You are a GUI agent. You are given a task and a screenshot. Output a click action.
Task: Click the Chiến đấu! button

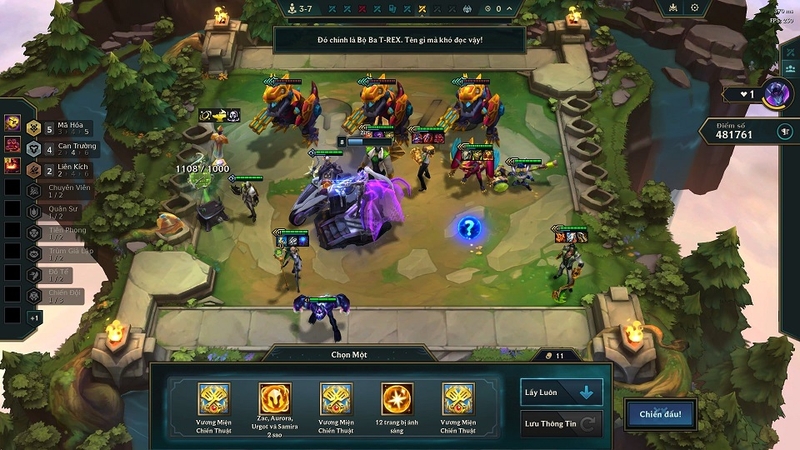coord(660,414)
